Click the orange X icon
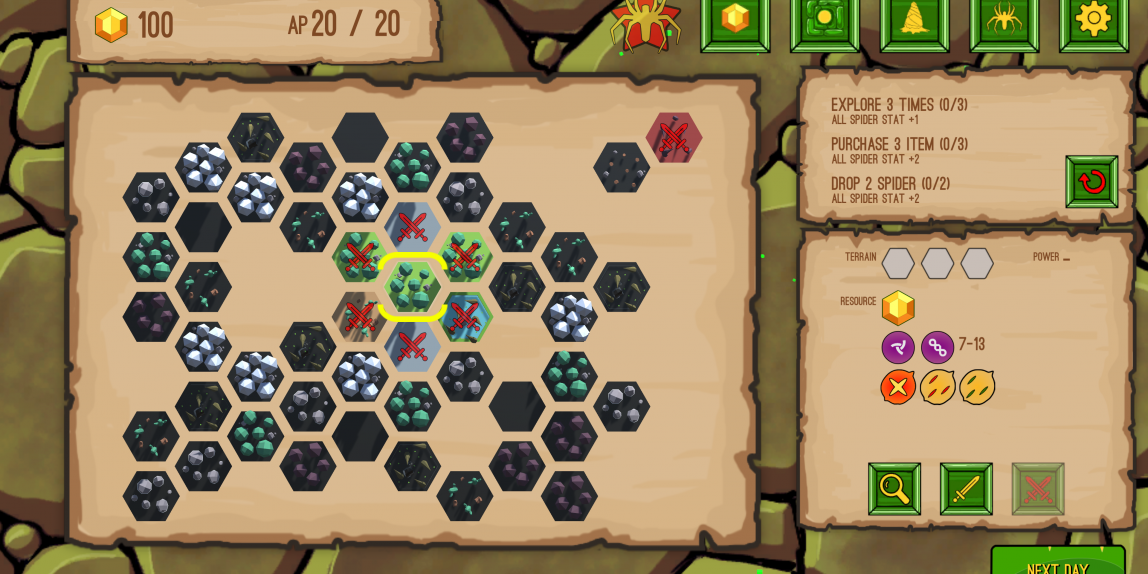Viewport: 1148px width, 574px height. point(898,387)
